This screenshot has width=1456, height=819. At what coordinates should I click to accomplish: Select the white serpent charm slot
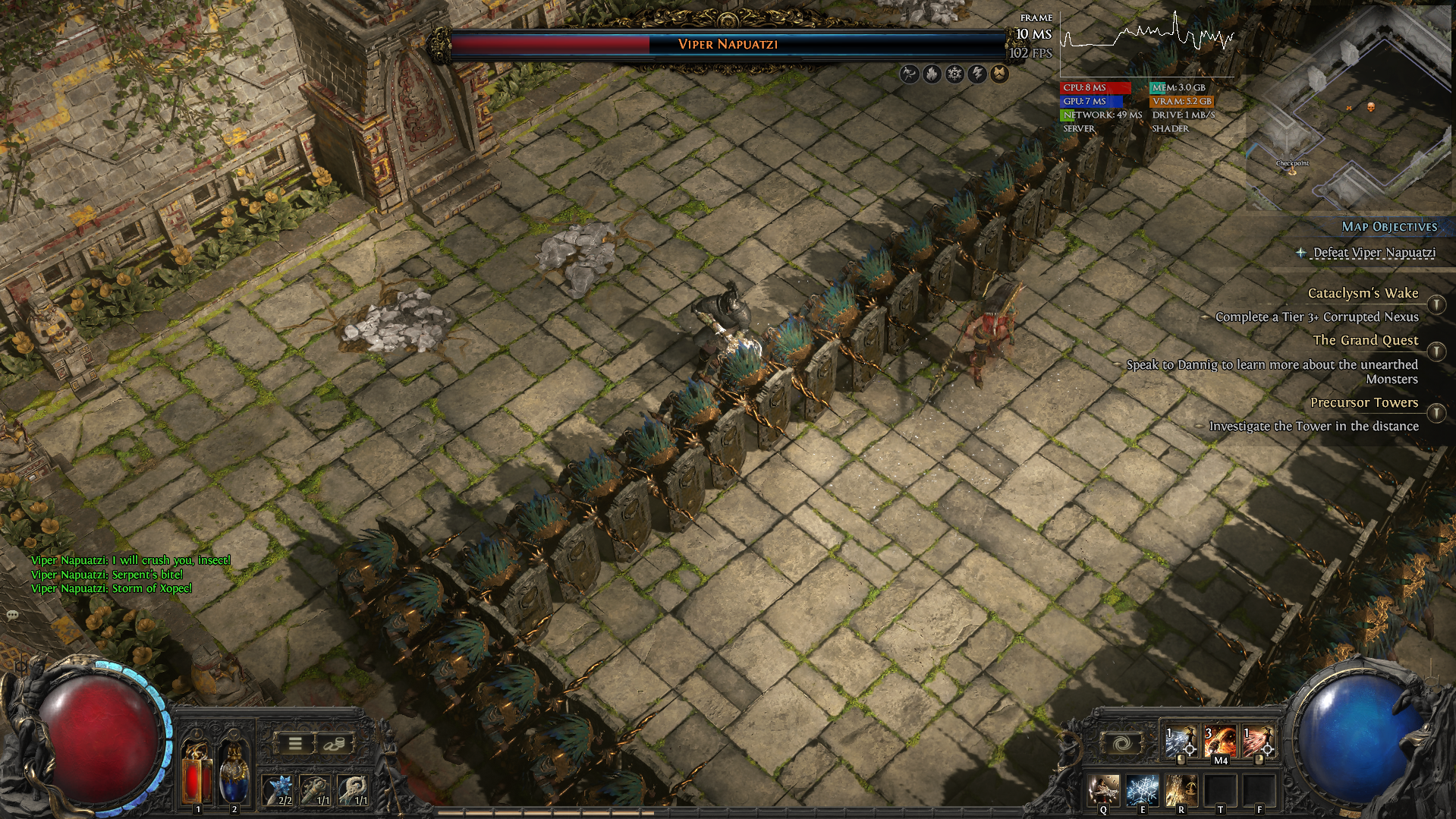tap(354, 789)
